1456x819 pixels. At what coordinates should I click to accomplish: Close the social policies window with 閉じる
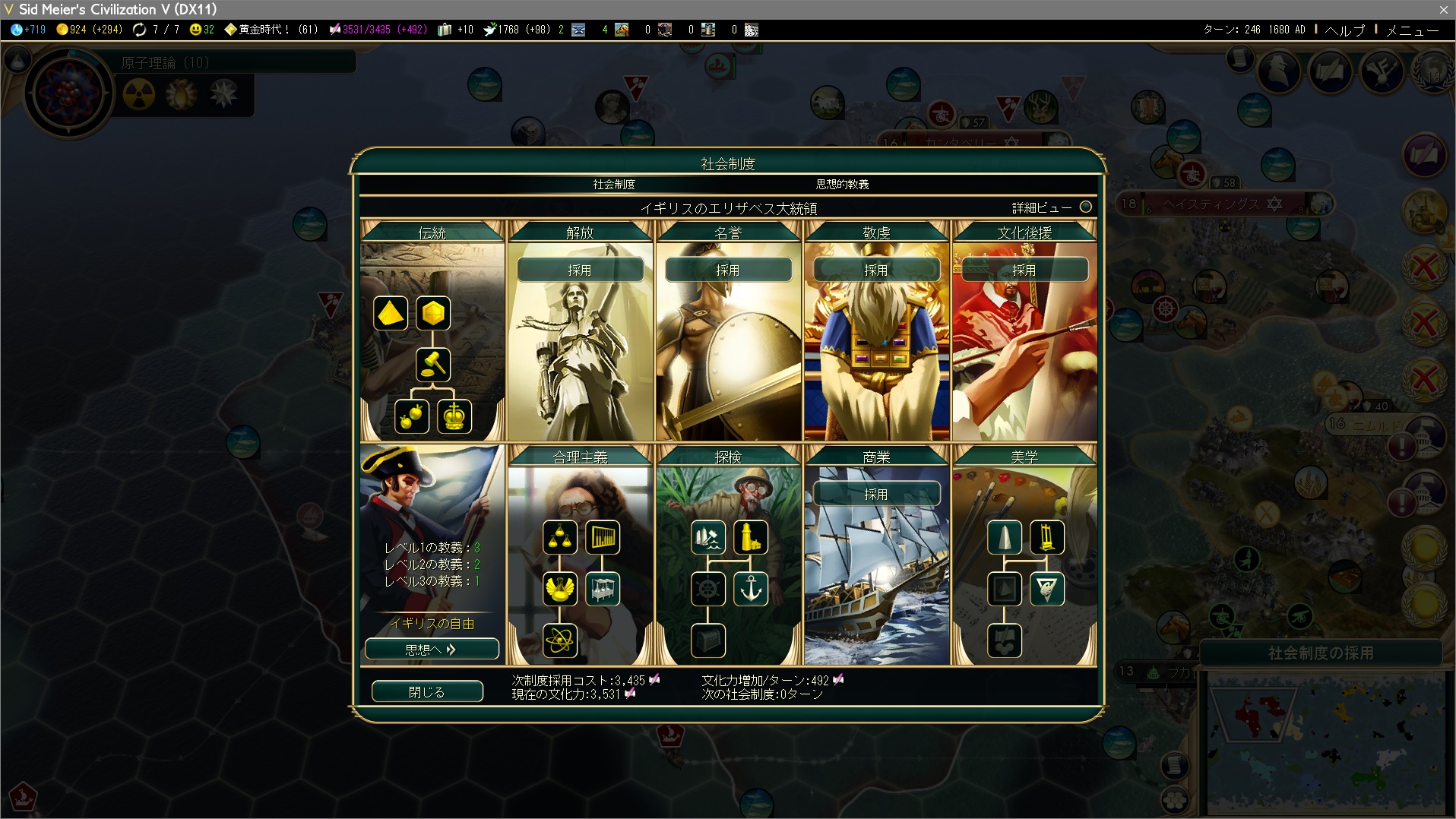pyautogui.click(x=426, y=691)
